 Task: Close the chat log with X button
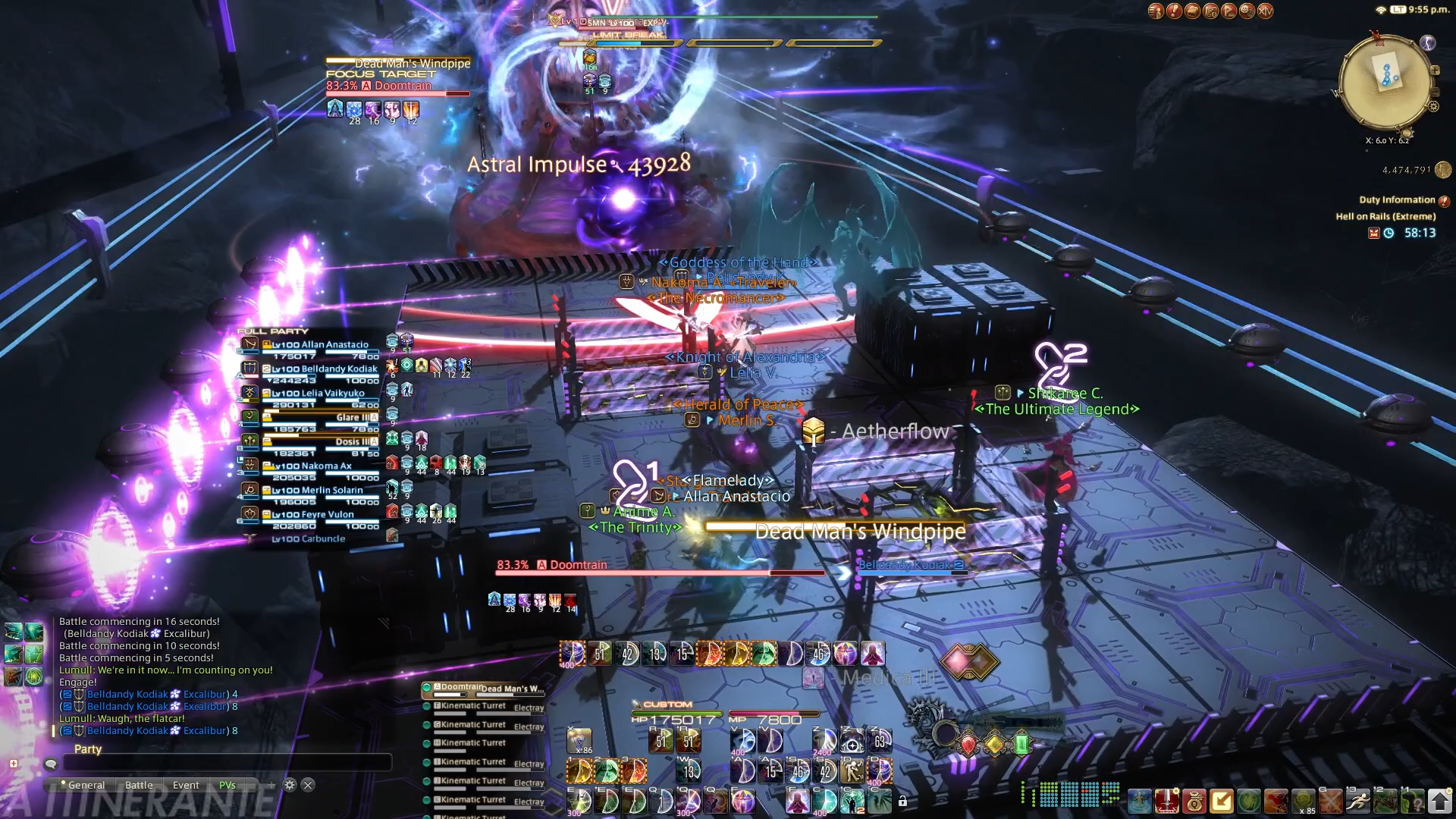(308, 785)
